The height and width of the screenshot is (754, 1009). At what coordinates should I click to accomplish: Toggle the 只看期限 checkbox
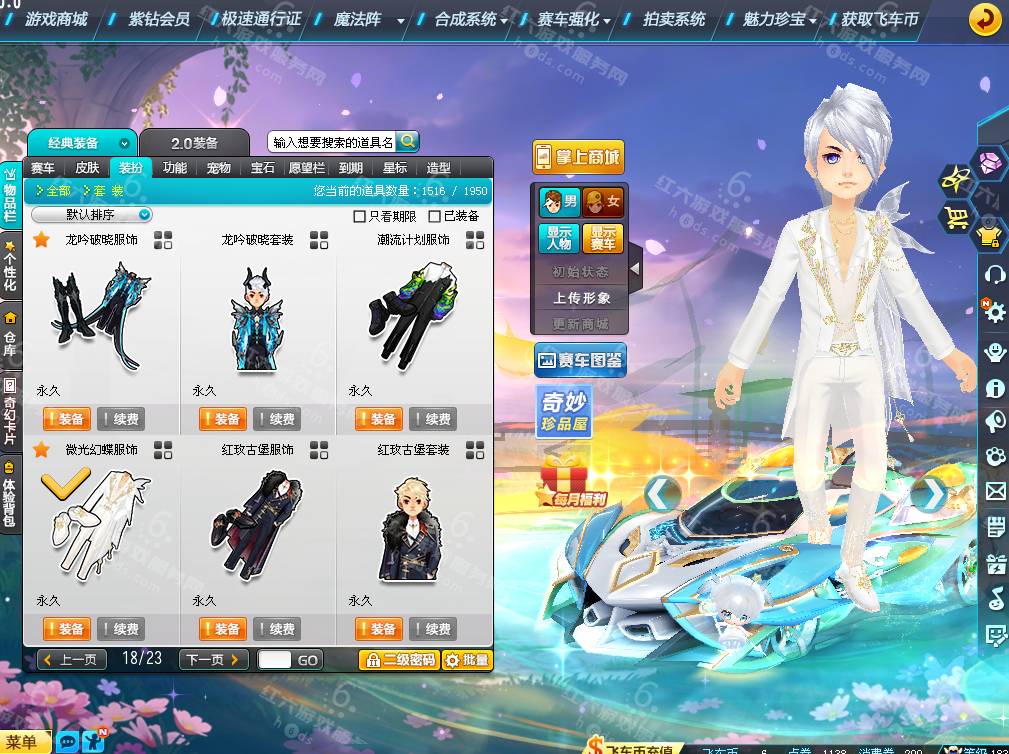click(360, 216)
